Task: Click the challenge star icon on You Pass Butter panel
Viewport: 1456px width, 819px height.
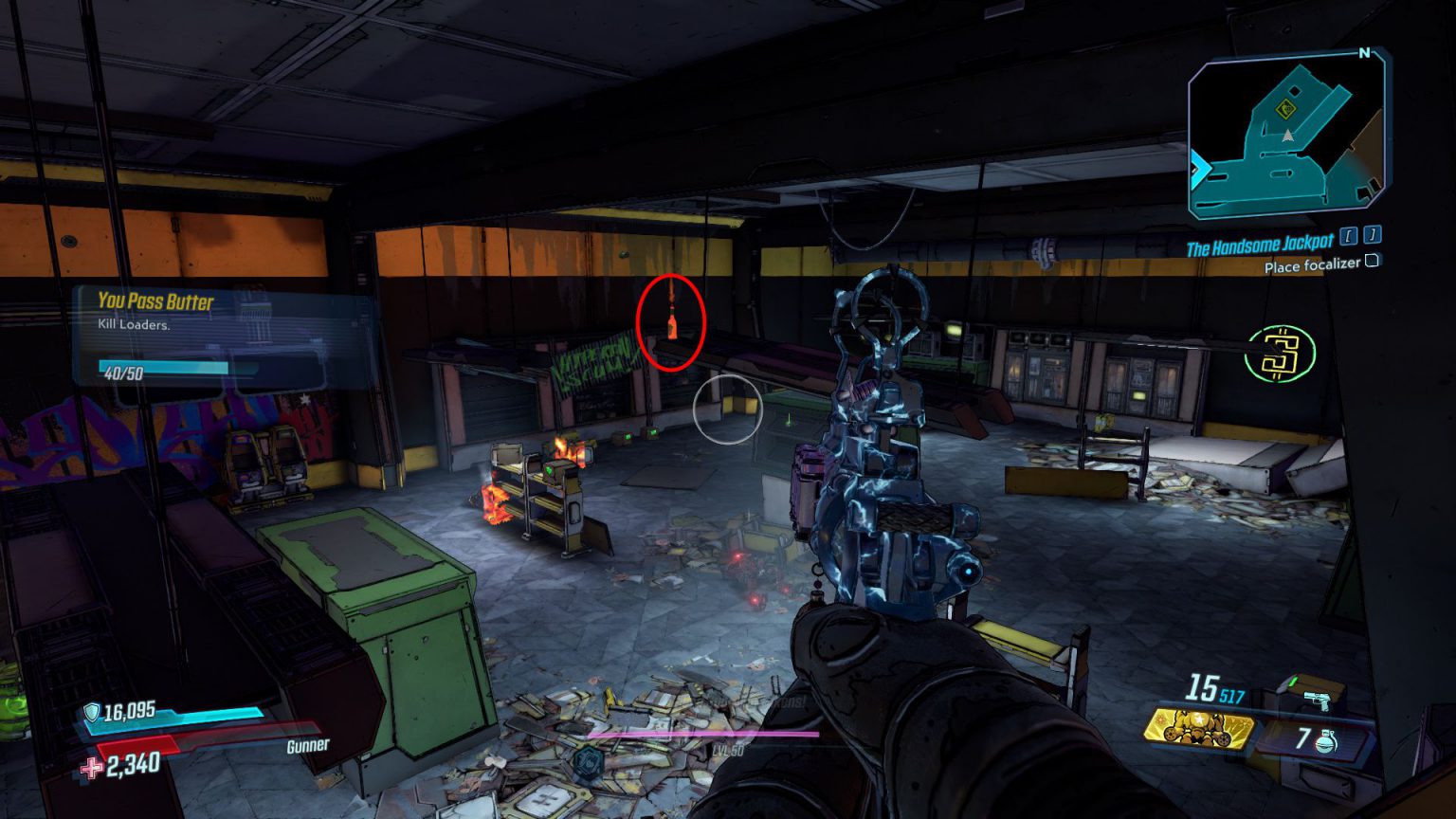Action: (303, 399)
